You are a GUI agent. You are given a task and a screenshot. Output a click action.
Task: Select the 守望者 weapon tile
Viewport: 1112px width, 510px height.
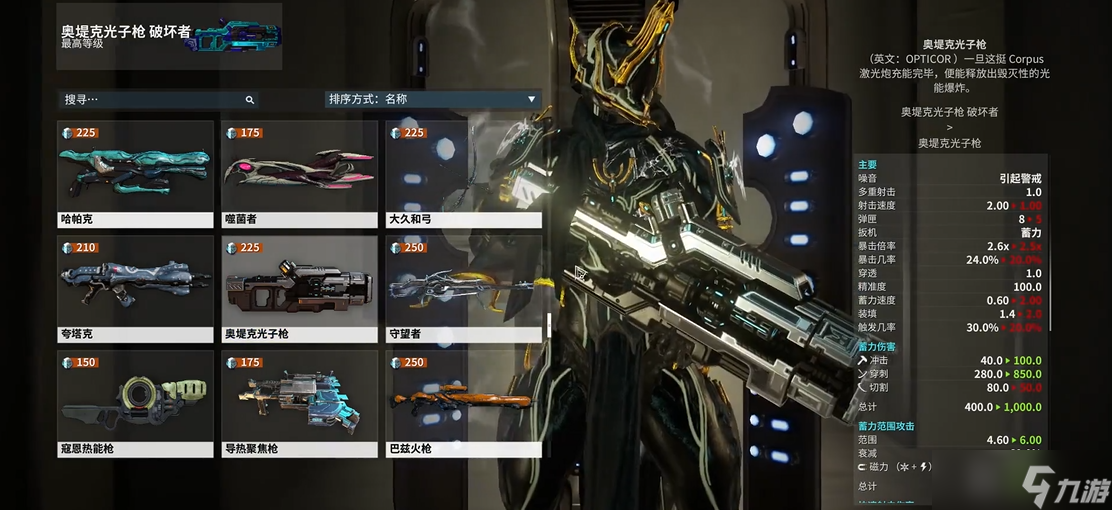coord(463,289)
